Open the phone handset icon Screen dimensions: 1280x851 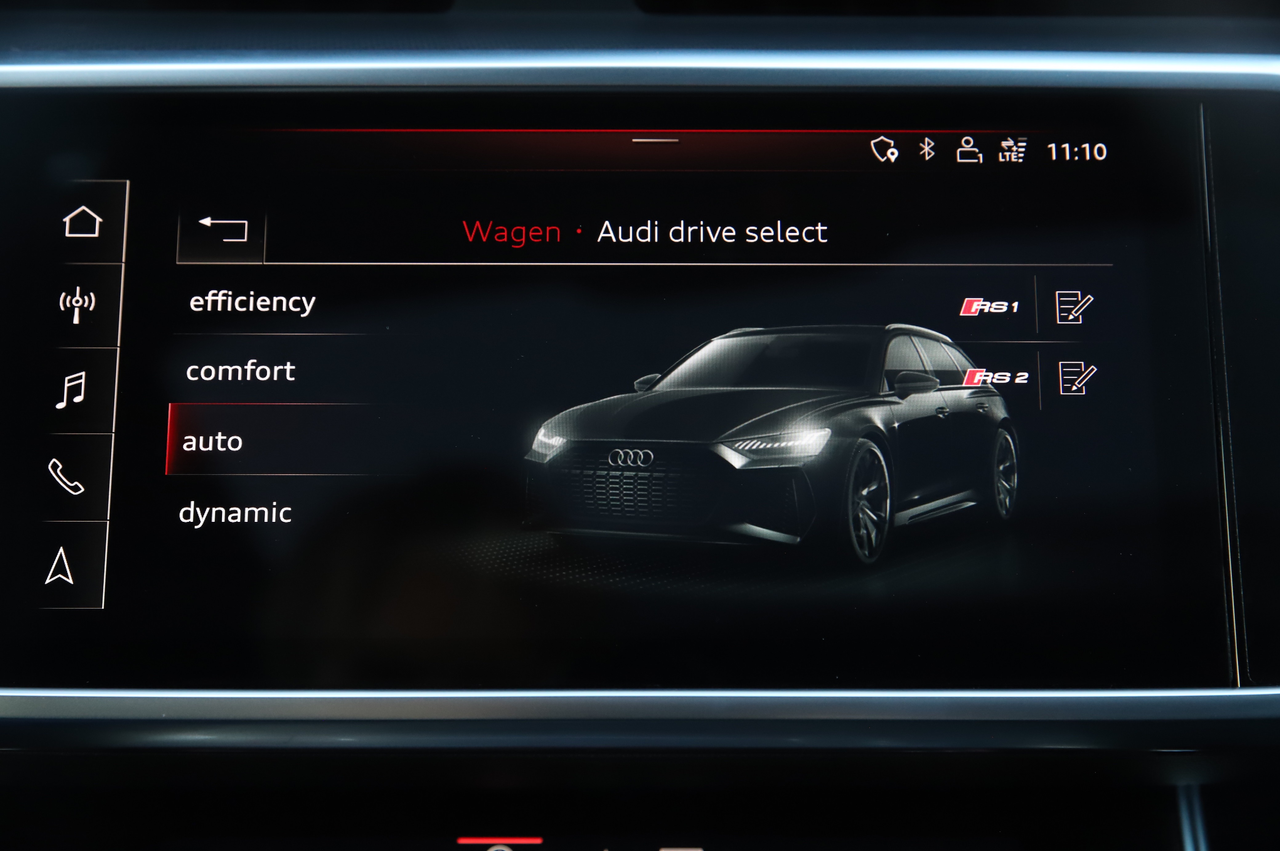click(66, 477)
